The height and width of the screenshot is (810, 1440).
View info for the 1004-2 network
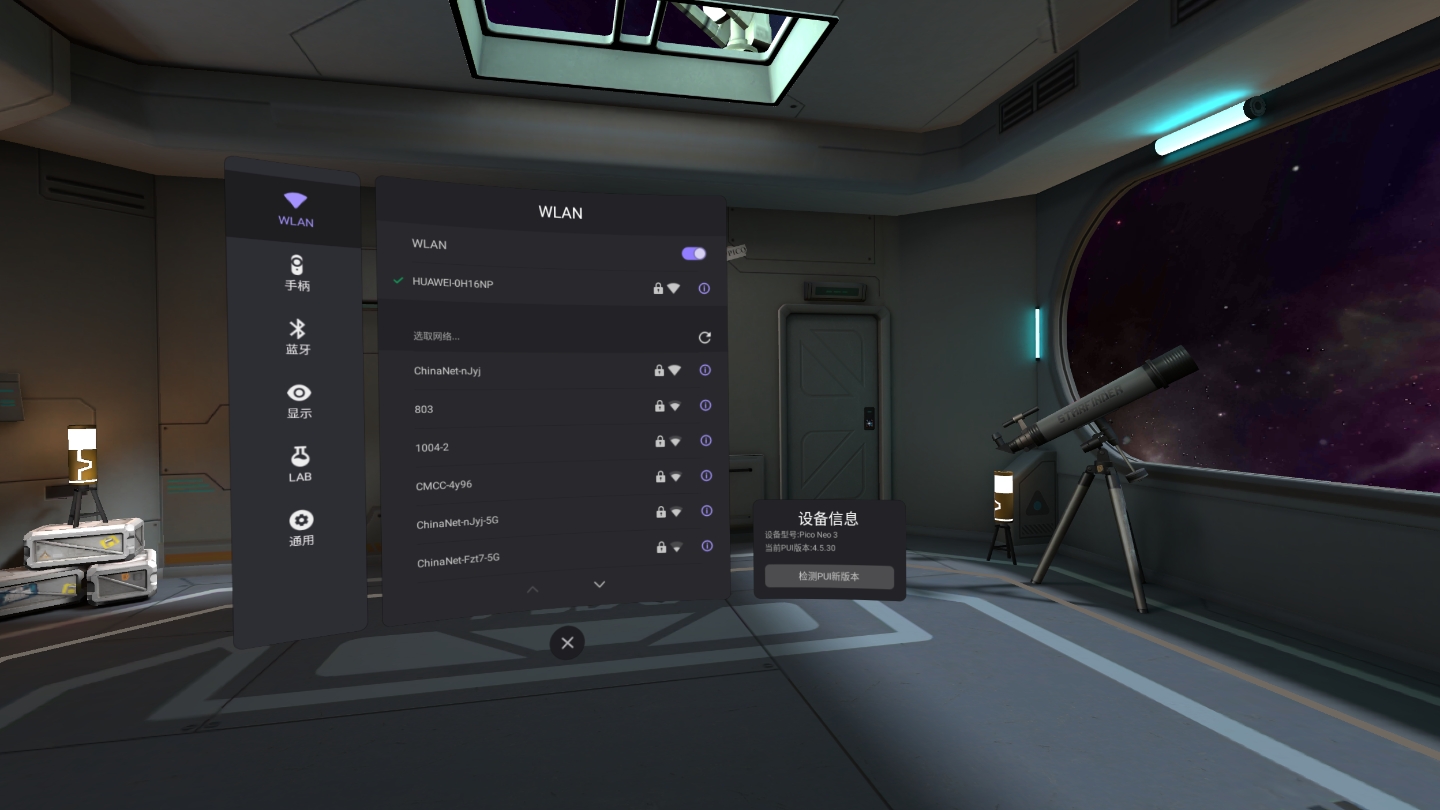706,441
